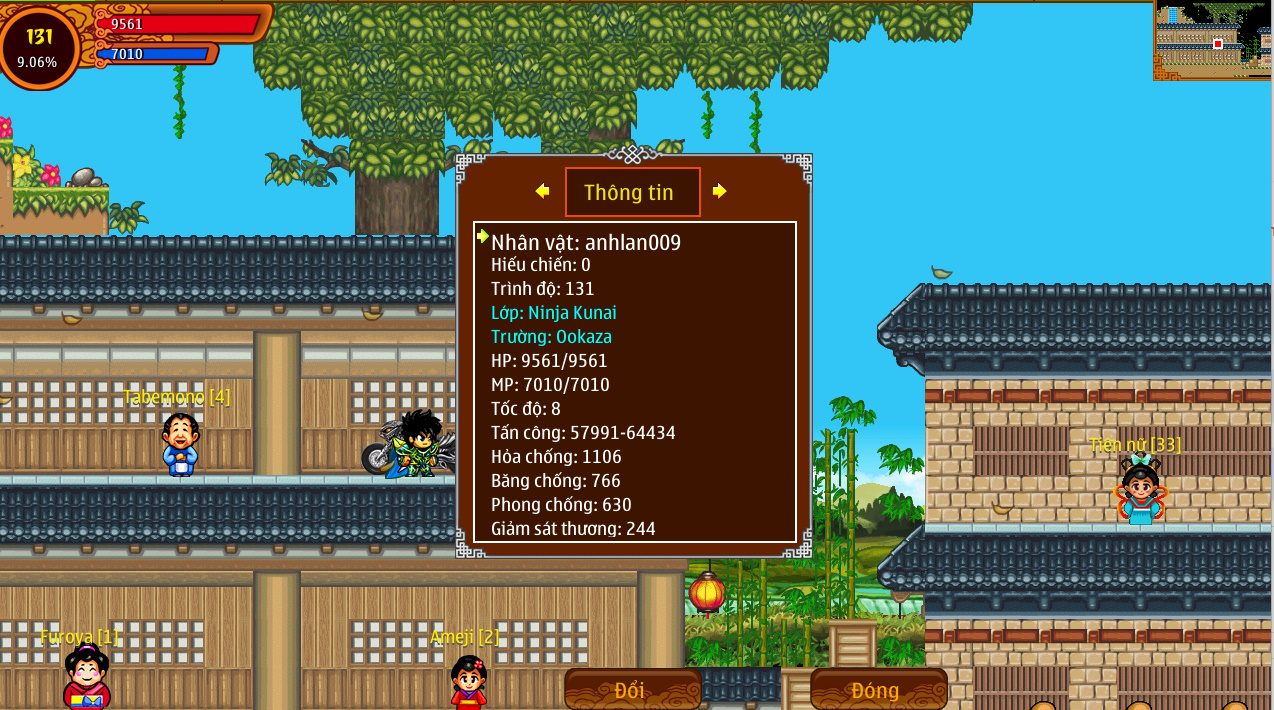Go to previous tab with left arrow
The width and height of the screenshot is (1274, 710).
coord(542,191)
